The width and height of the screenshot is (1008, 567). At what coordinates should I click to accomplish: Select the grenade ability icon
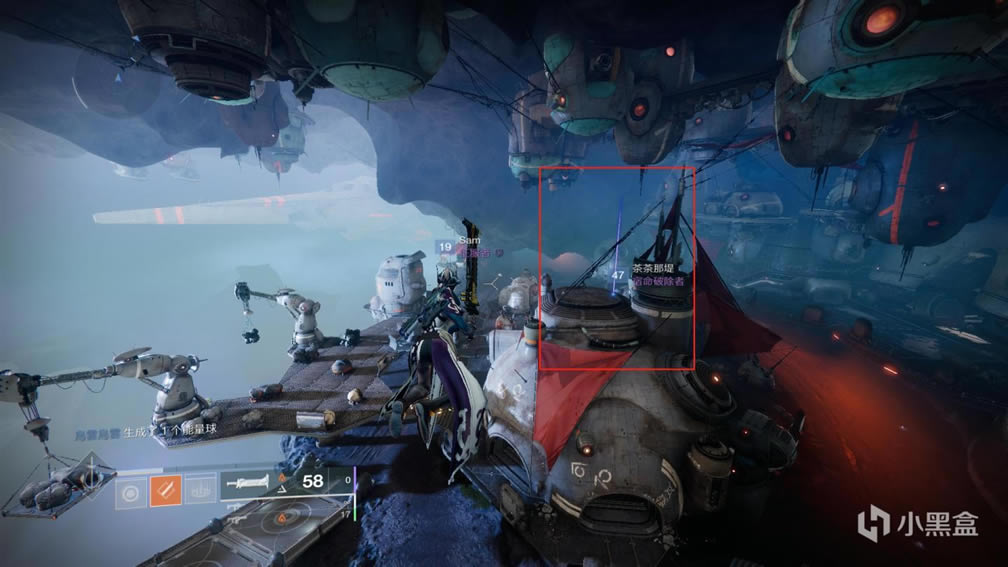[129, 490]
